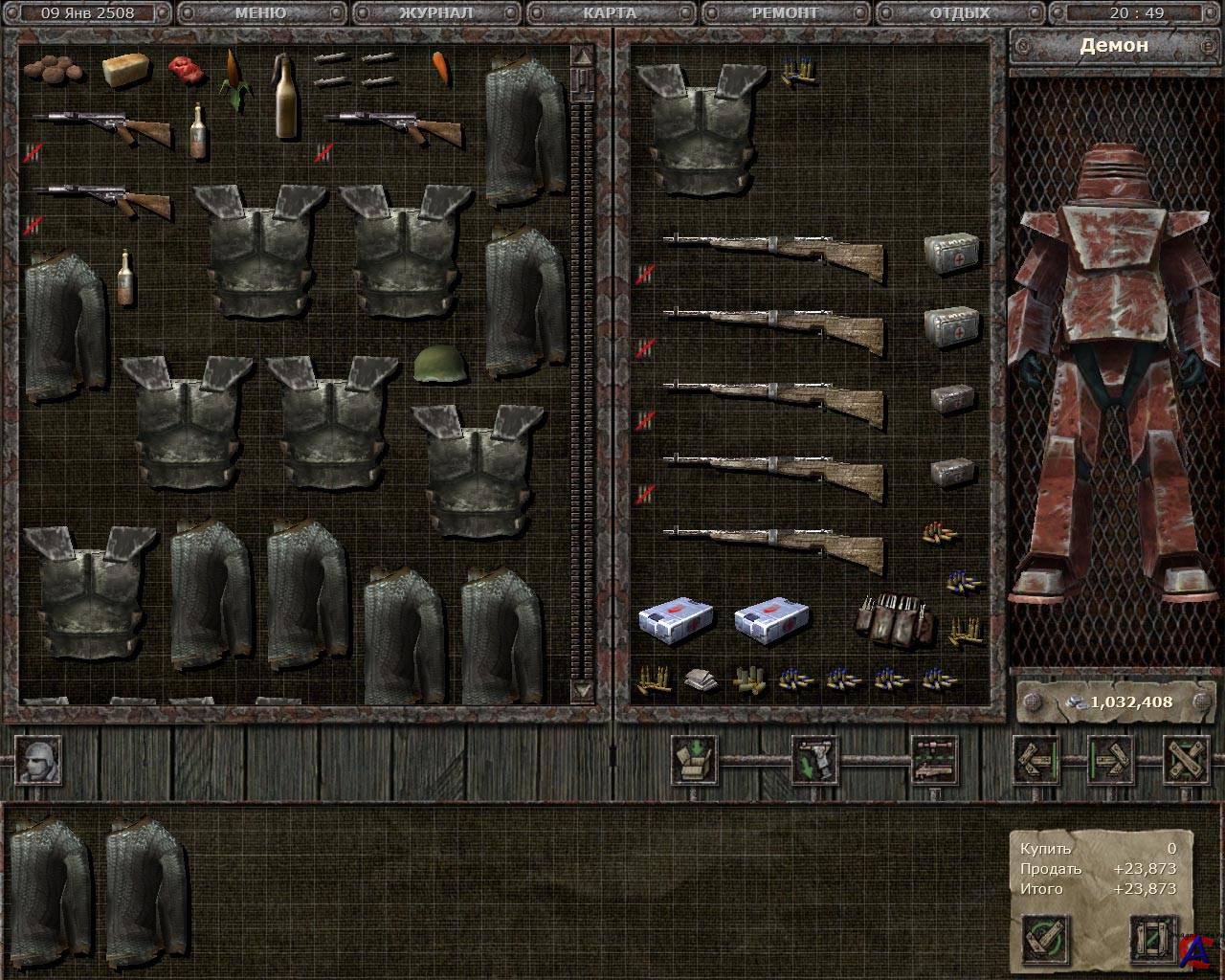Viewport: 1225px width, 980px height.
Task: Click the crossed planks button
Action: coord(1186,759)
